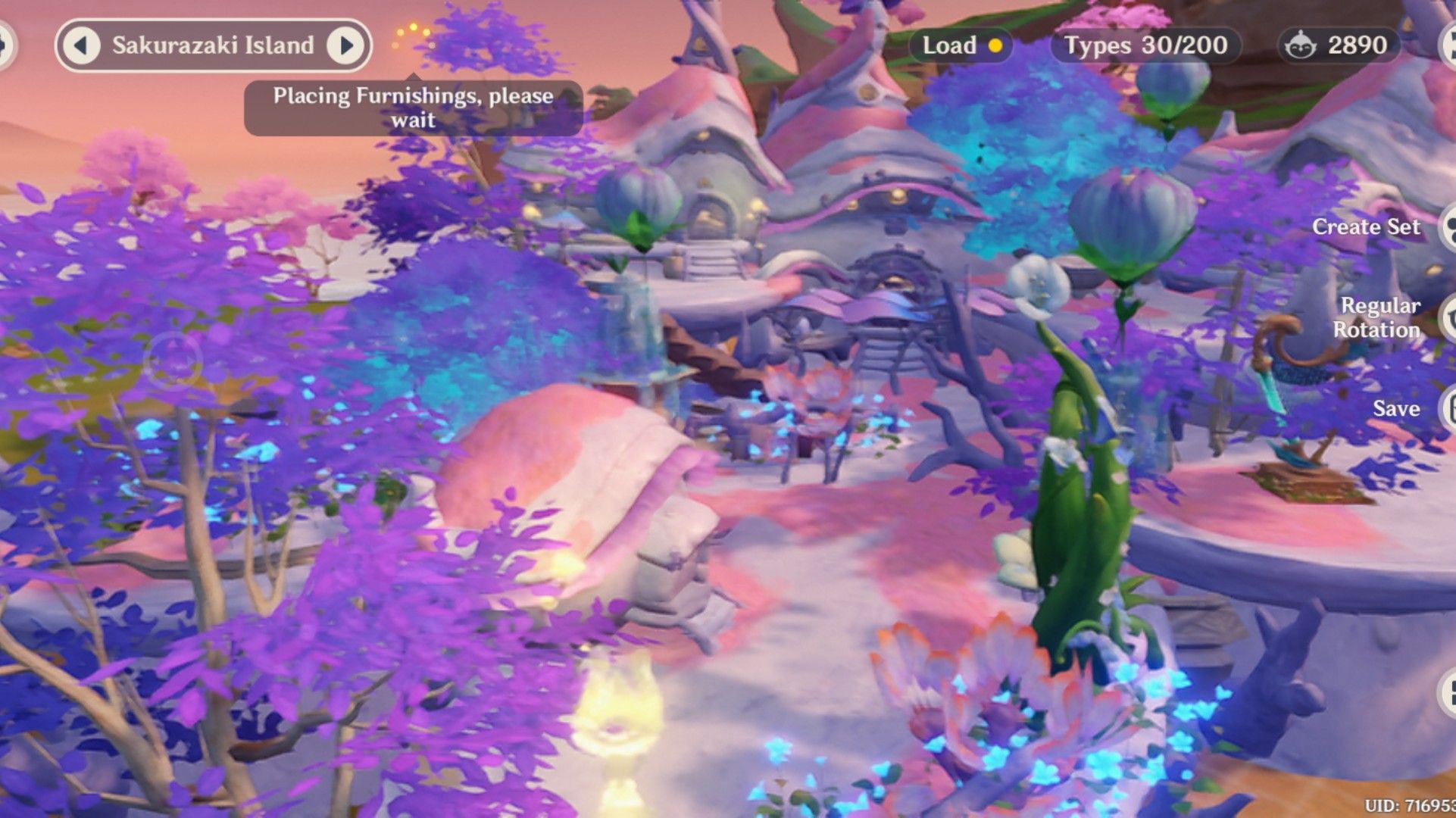The image size is (1456, 818).
Task: Return to the previous island with left arrow
Action: click(83, 45)
